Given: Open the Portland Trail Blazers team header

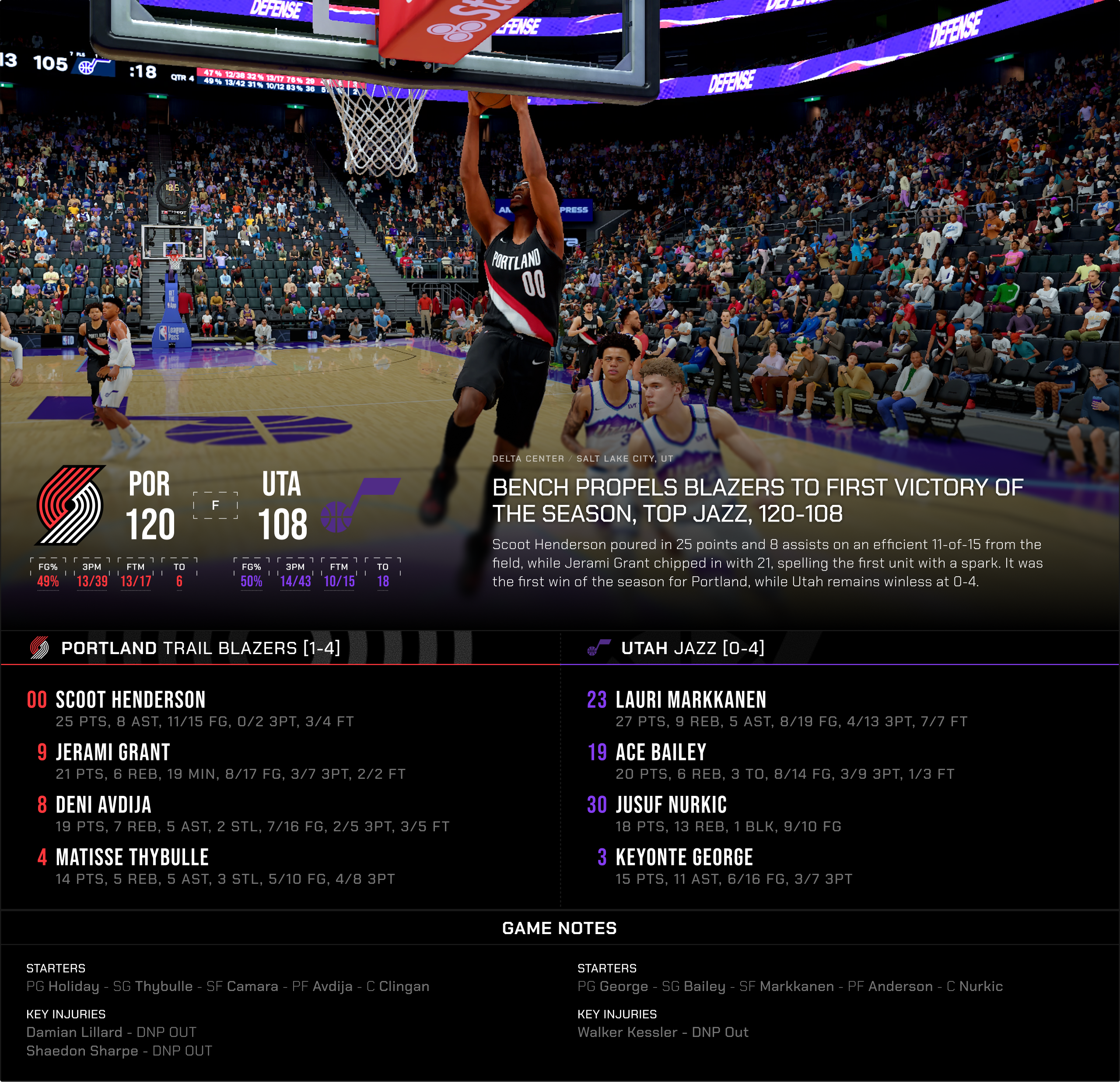Looking at the screenshot, I should (200, 648).
